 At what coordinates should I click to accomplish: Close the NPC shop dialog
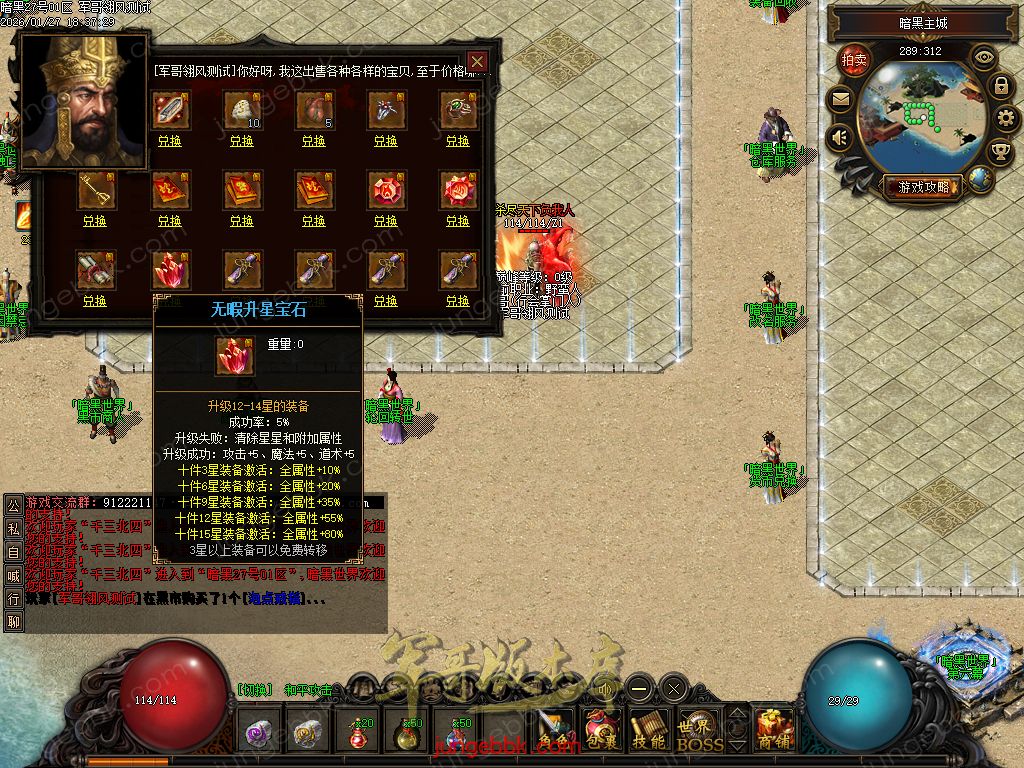coord(478,61)
